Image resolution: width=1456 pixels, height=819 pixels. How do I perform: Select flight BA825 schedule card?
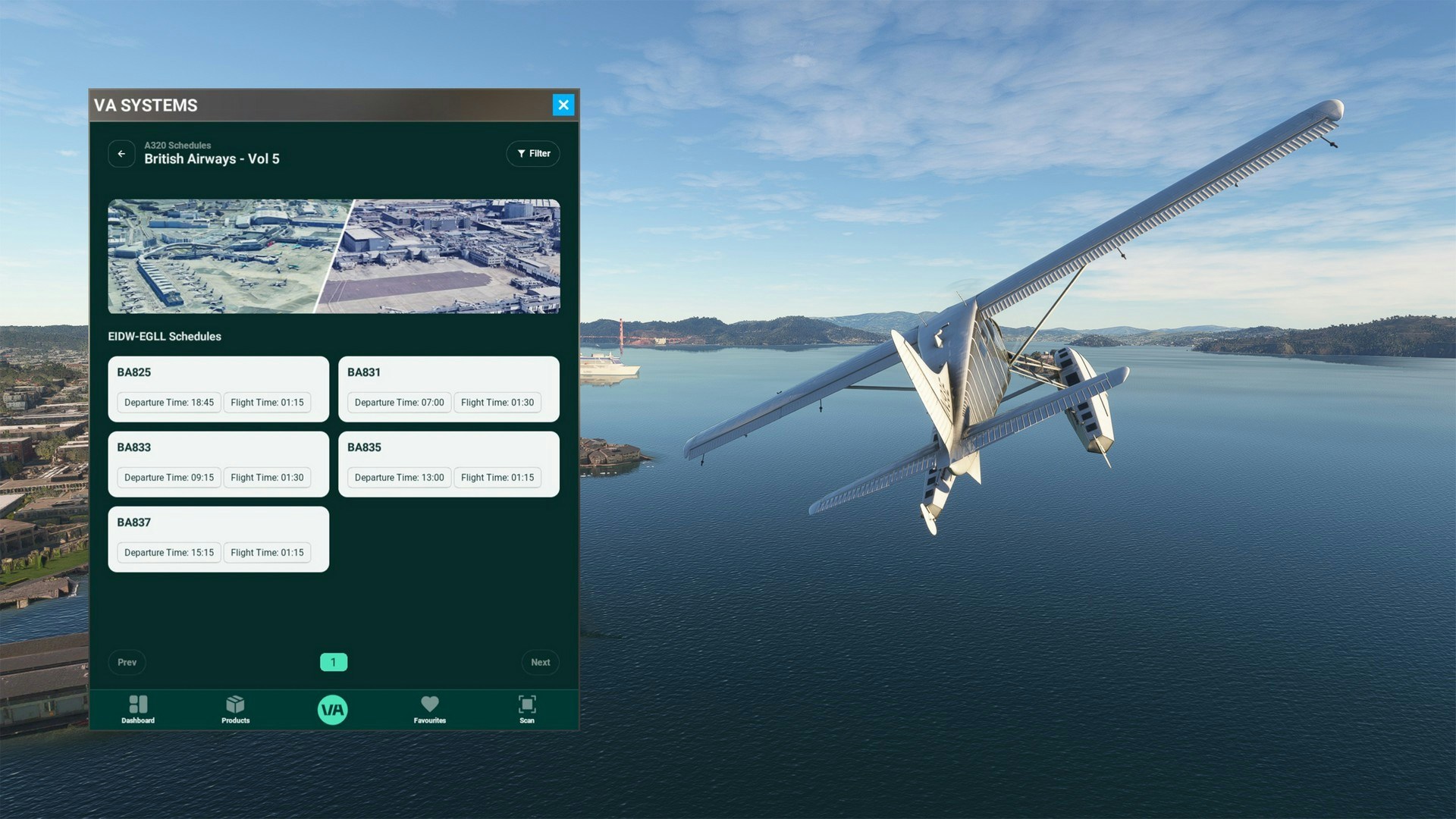coord(218,388)
